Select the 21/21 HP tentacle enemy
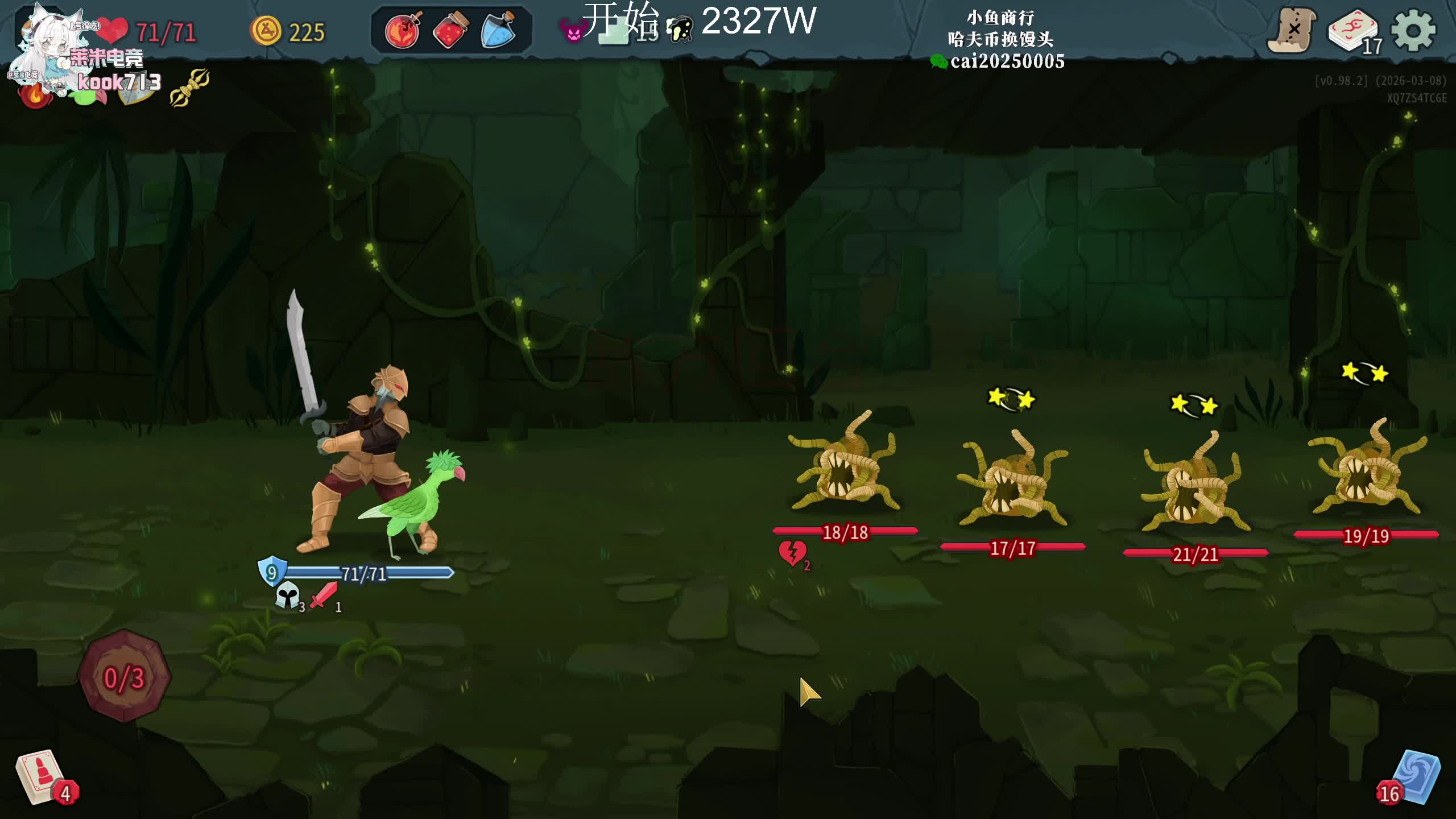The height and width of the screenshot is (819, 1456). coord(1194,483)
